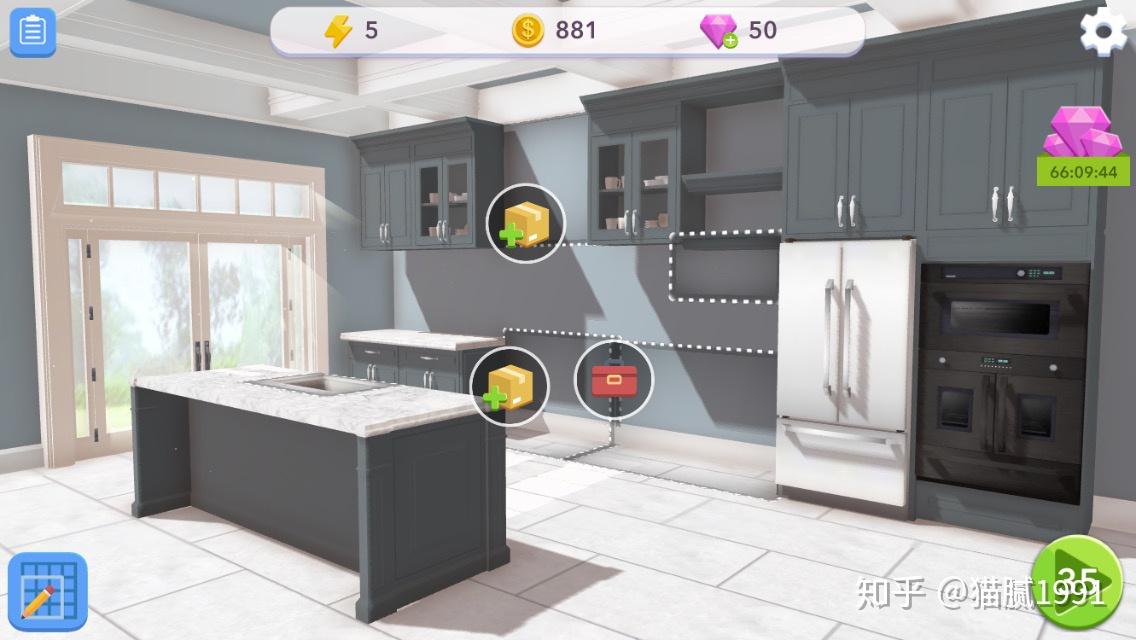Open the blueprint pencil edit mode
The image size is (1136, 640).
[x=47, y=592]
